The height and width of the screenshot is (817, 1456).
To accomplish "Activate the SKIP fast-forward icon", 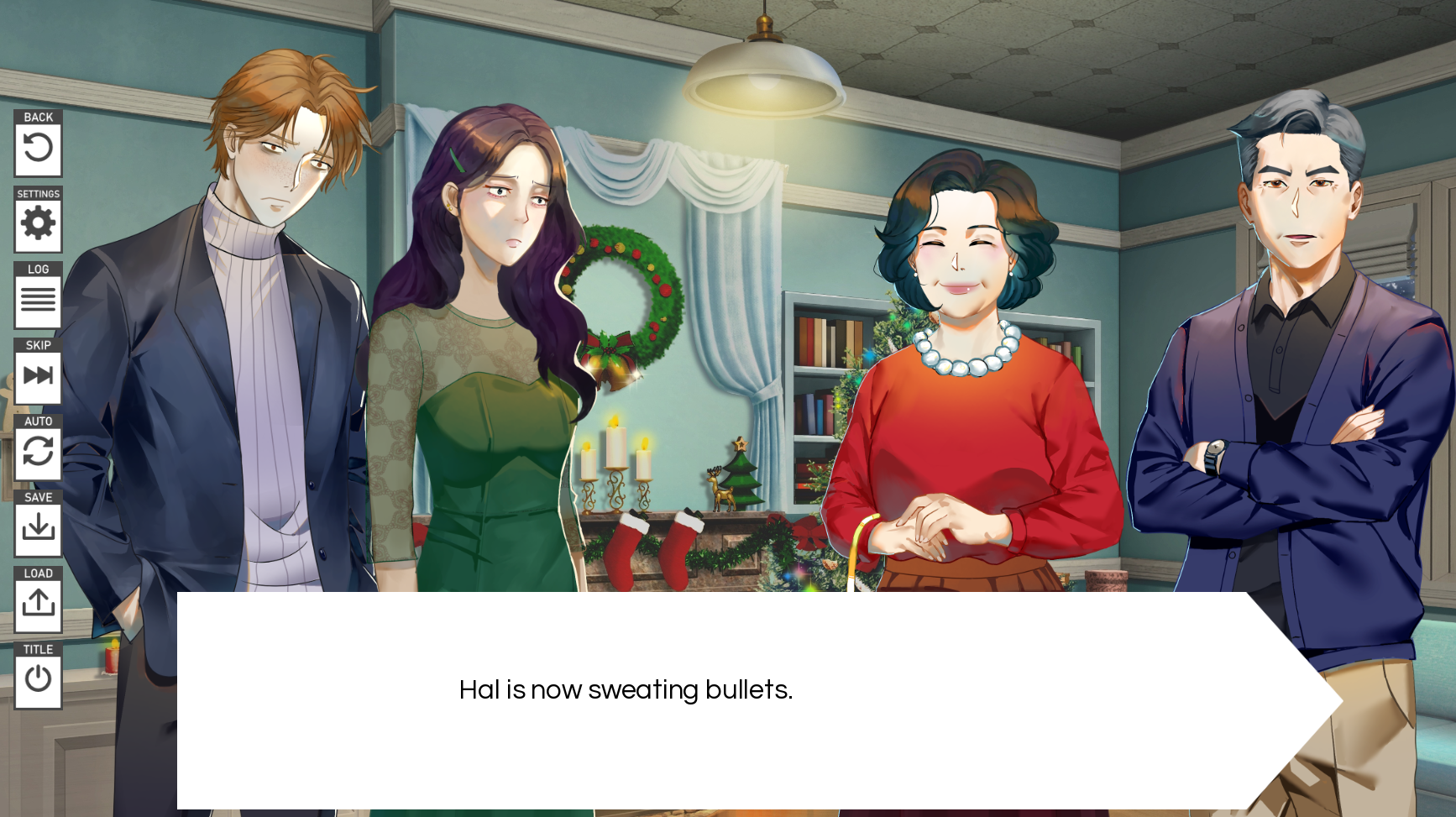I will (38, 376).
